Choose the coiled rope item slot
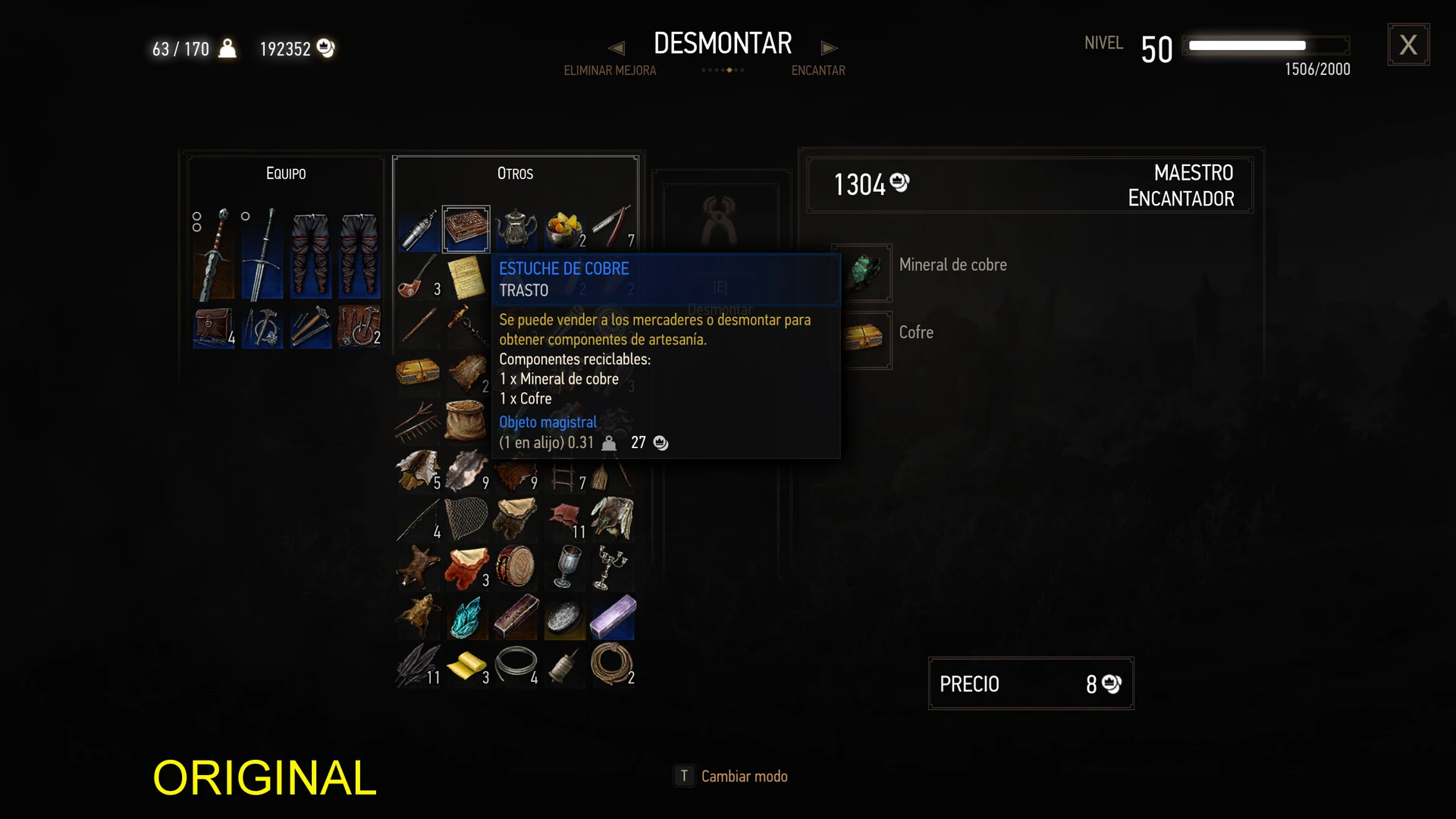 tap(612, 664)
